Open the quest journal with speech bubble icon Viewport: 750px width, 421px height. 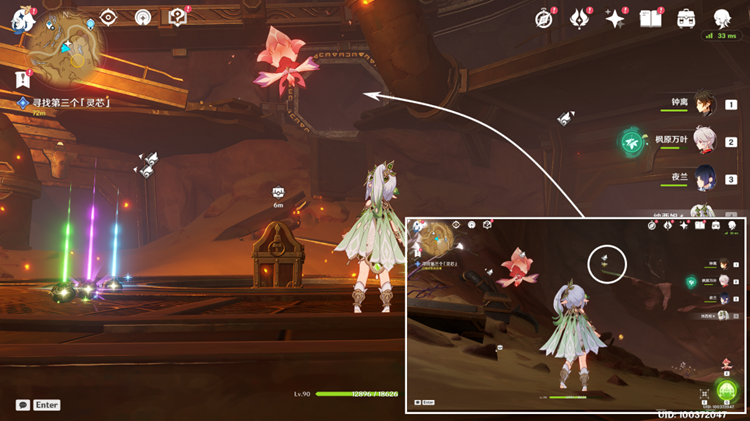[178, 18]
